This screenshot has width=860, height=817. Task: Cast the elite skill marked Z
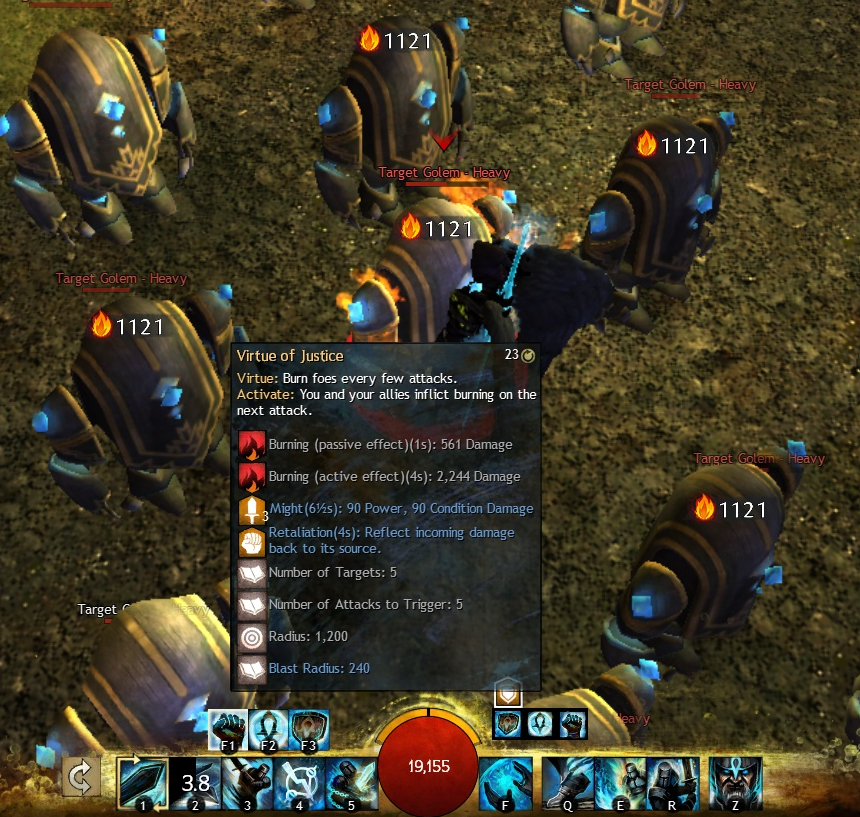(x=735, y=780)
